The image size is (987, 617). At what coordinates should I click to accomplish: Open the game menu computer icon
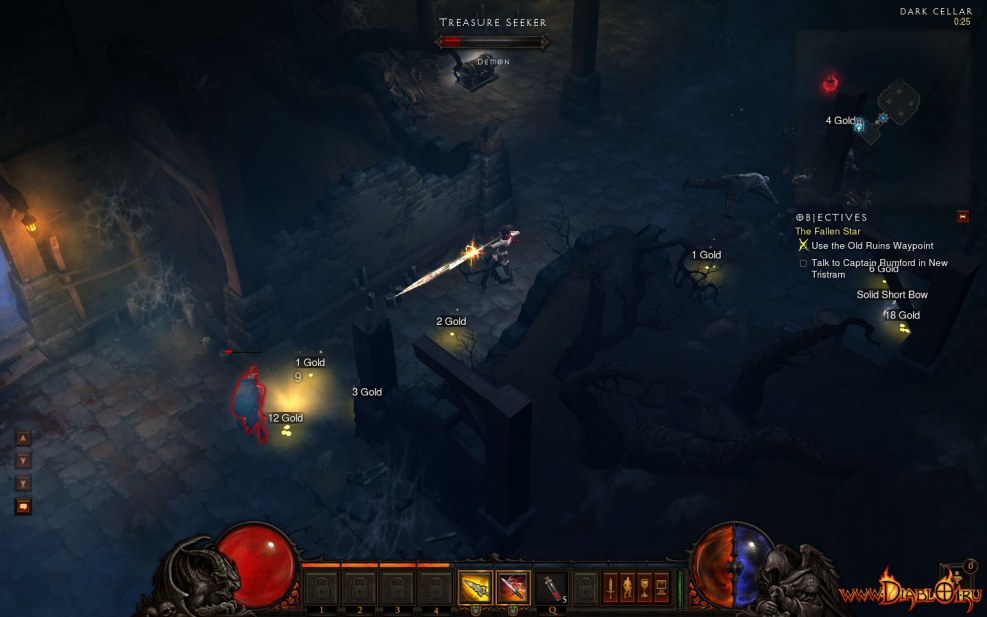(661, 587)
